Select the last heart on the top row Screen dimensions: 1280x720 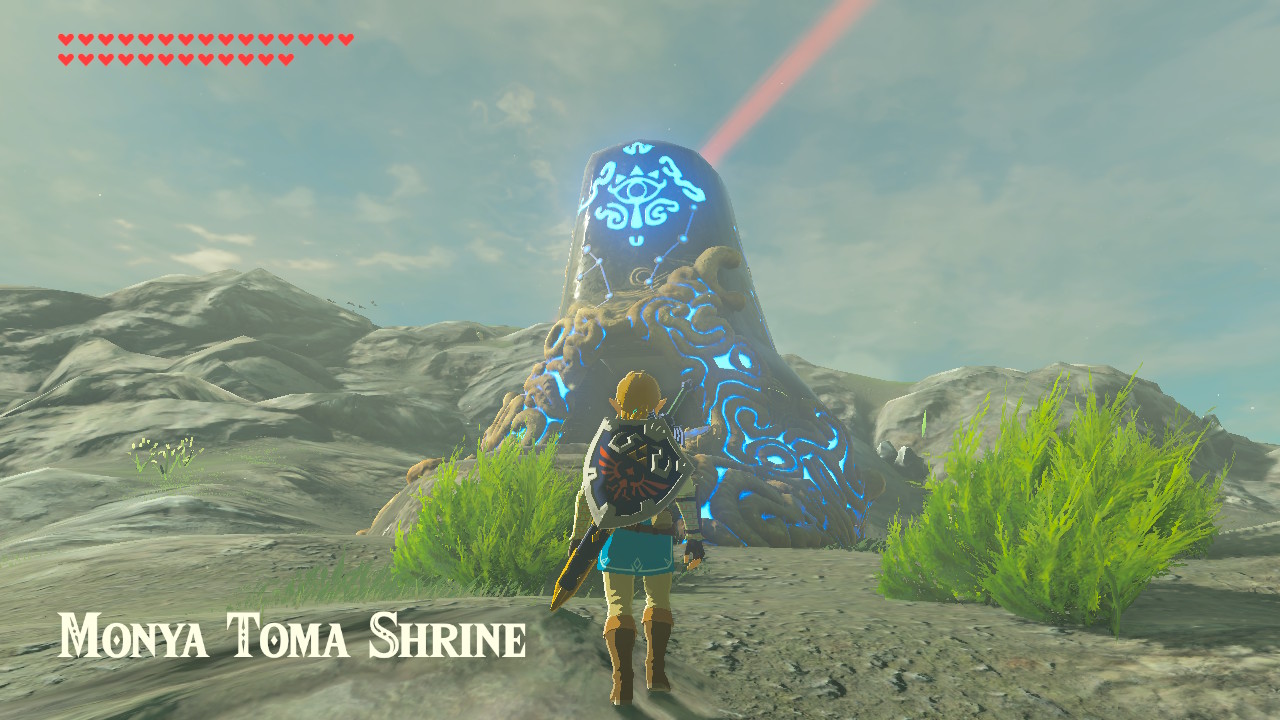[345, 40]
